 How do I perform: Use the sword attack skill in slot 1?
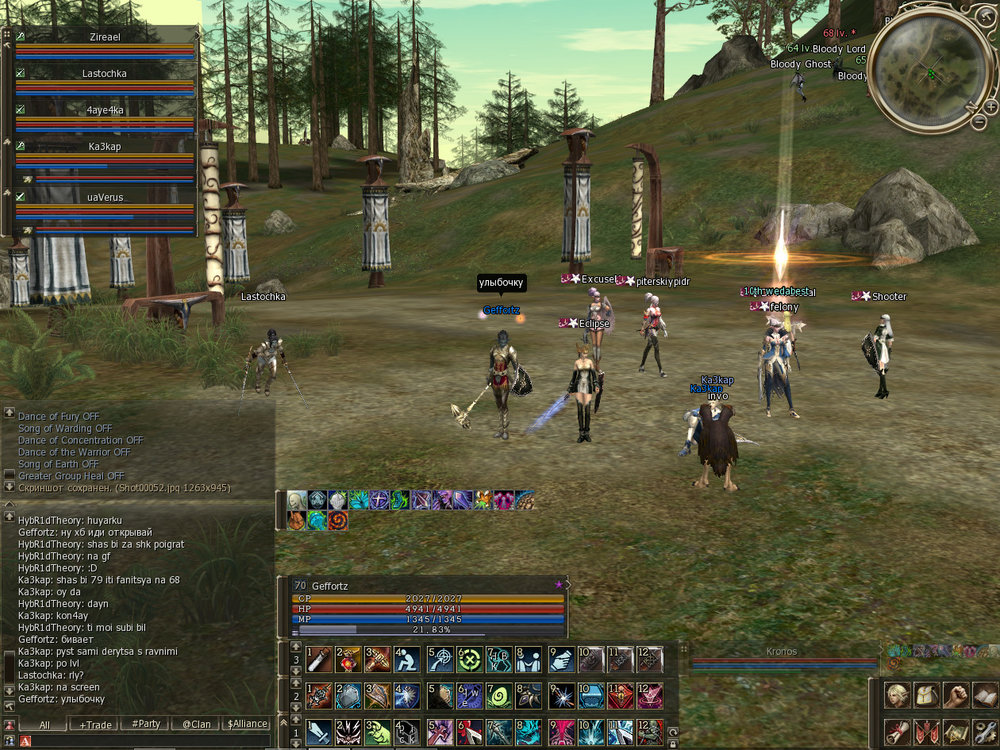[x=320, y=731]
